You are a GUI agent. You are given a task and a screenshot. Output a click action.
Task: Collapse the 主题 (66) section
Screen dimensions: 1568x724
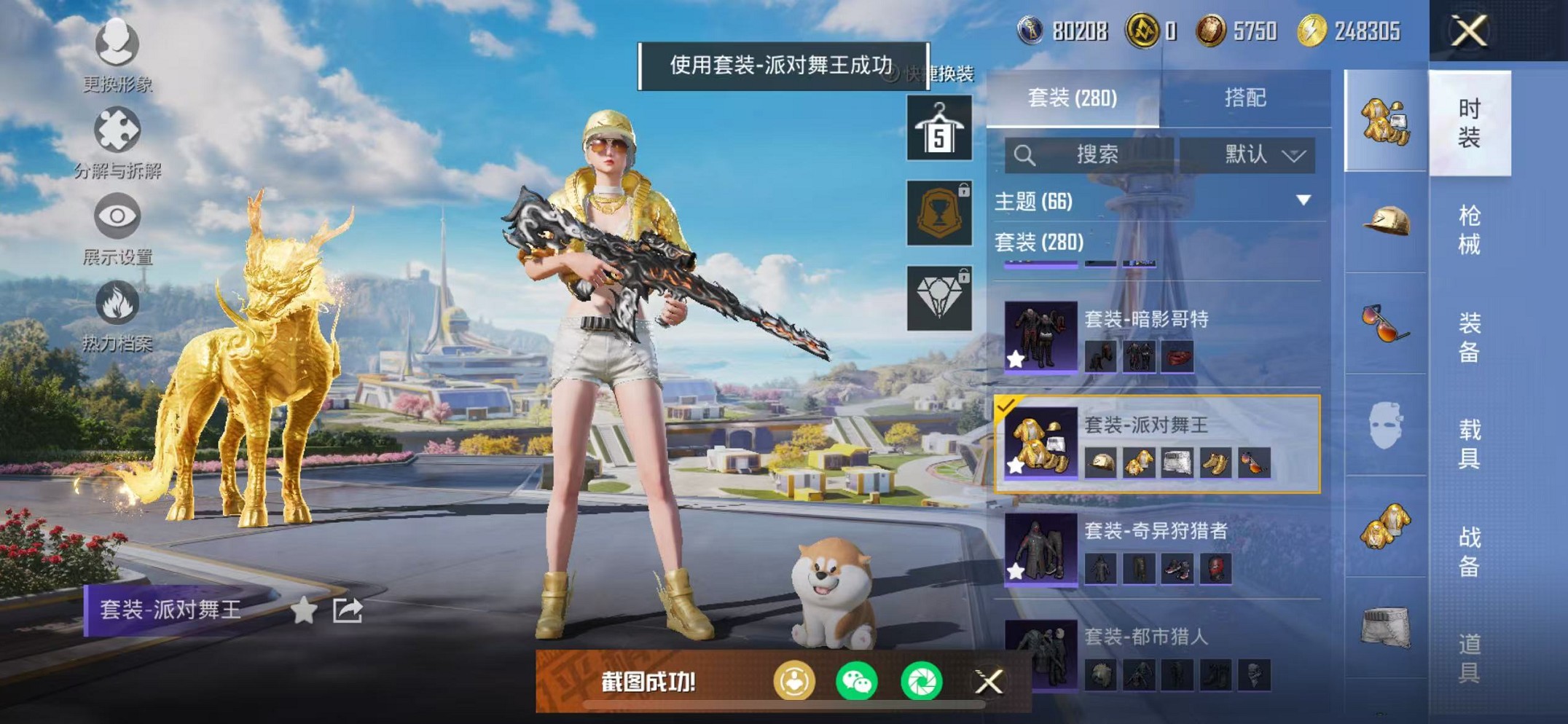(1301, 202)
